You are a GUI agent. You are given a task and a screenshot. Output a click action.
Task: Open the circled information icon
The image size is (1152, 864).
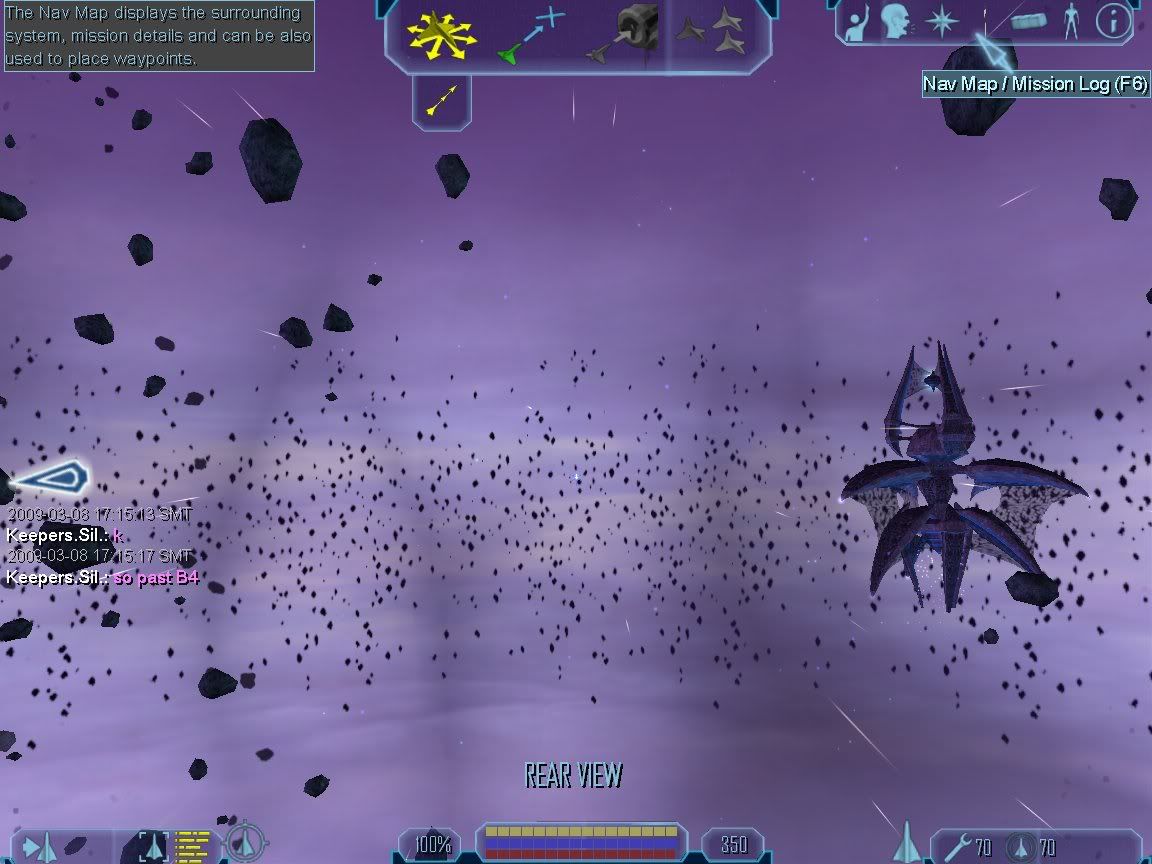pos(1113,21)
